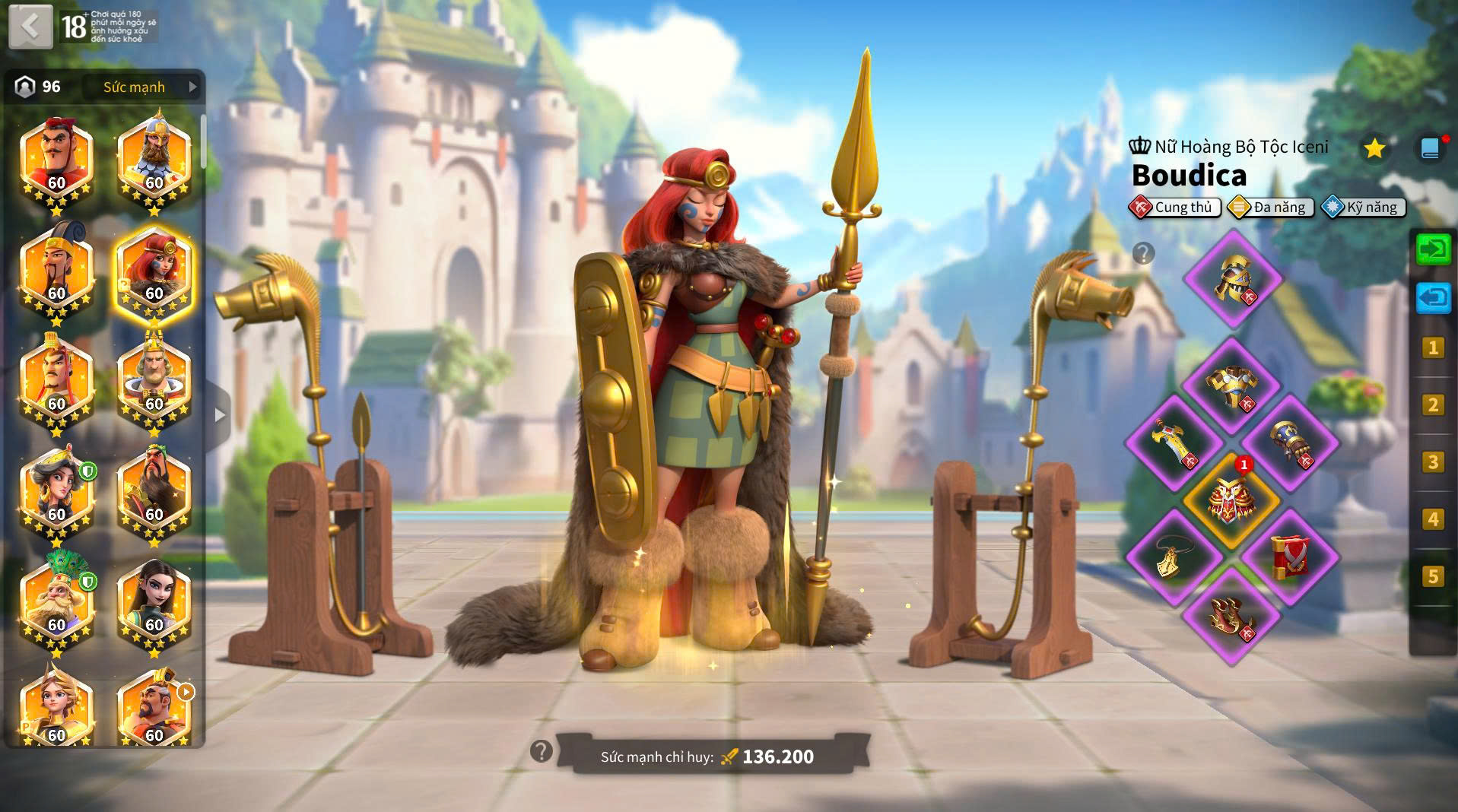Go back with the arrow button
Viewport: 1458px width, 812px height.
tap(30, 27)
